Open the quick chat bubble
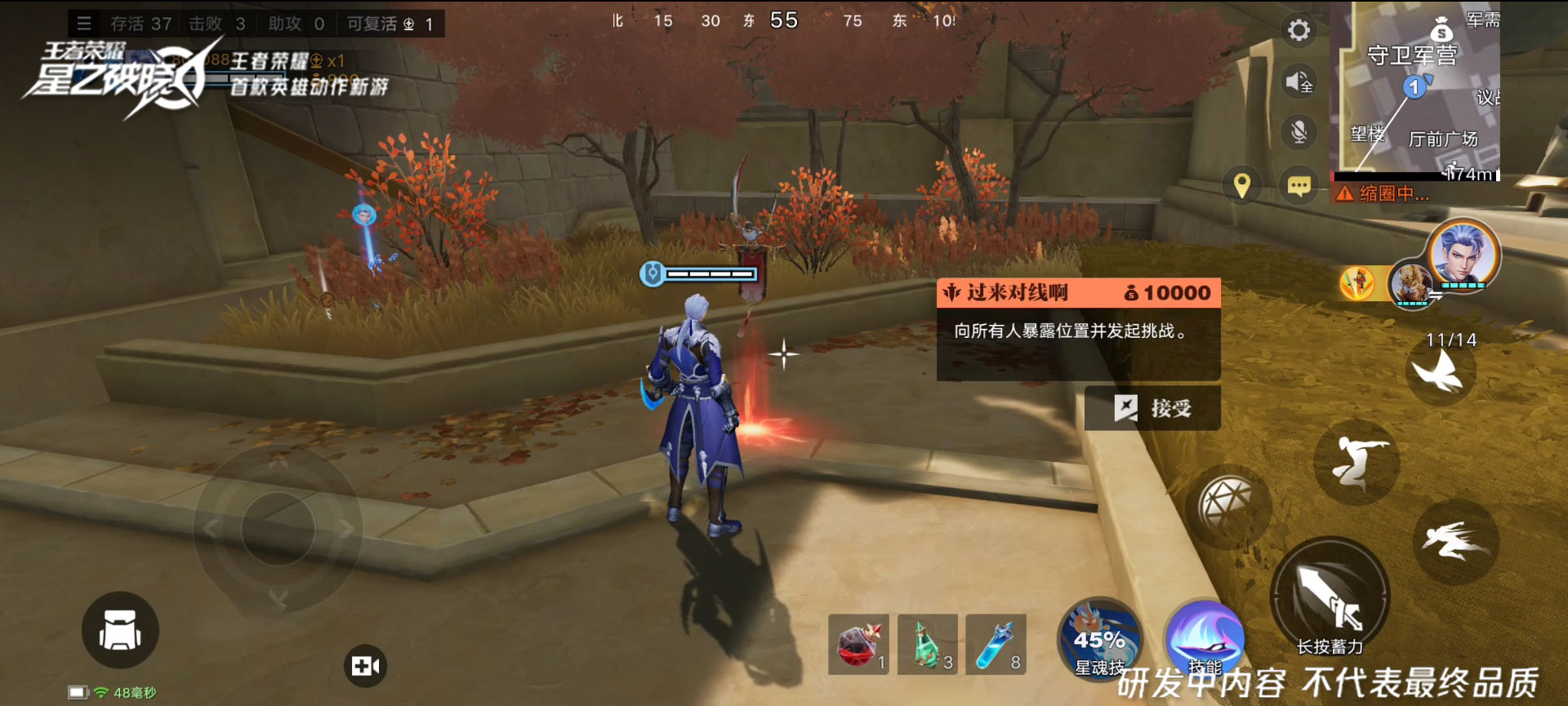The width and height of the screenshot is (1568, 706). 1298,186
